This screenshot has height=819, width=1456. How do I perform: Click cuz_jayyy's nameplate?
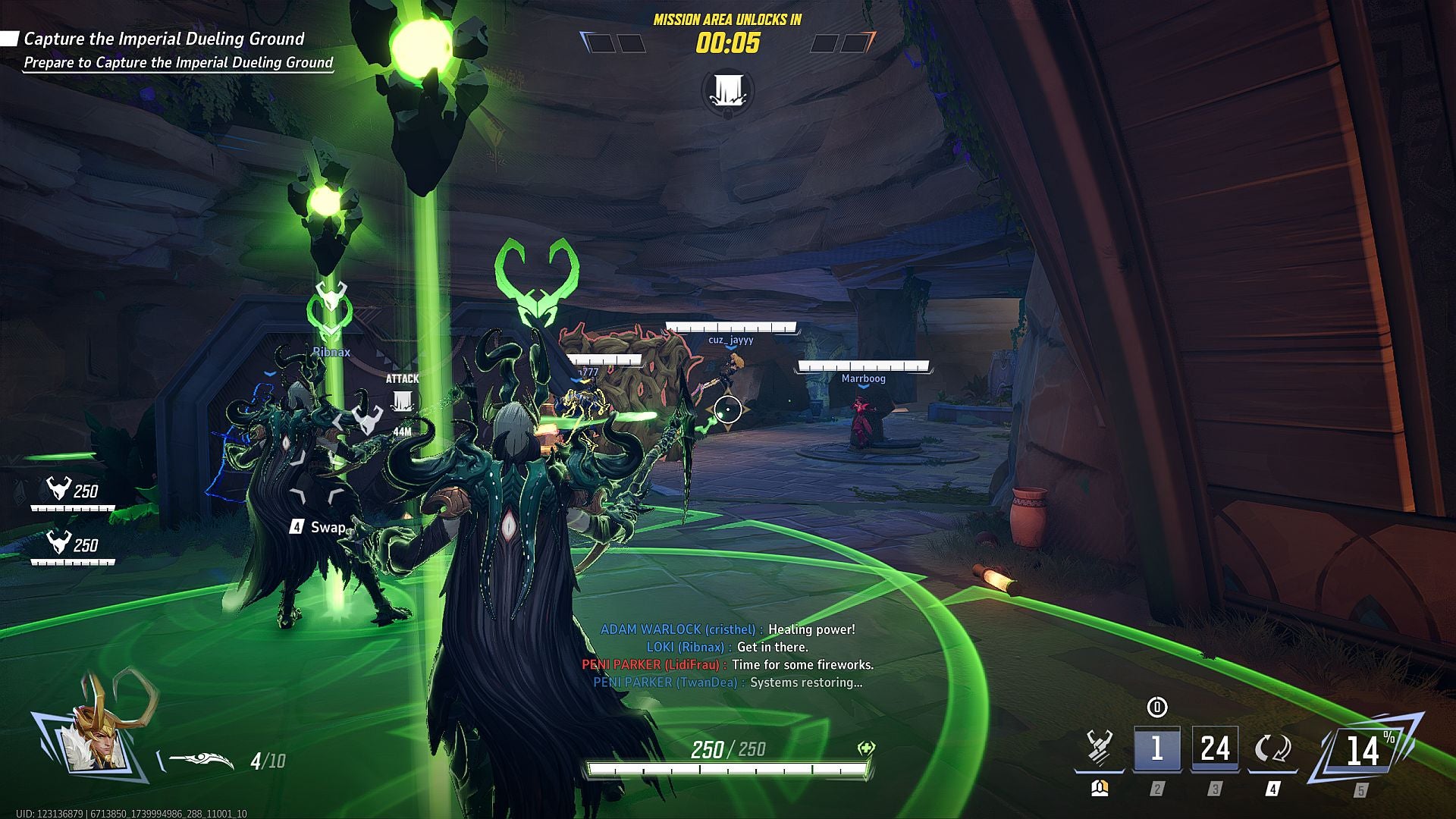click(731, 340)
